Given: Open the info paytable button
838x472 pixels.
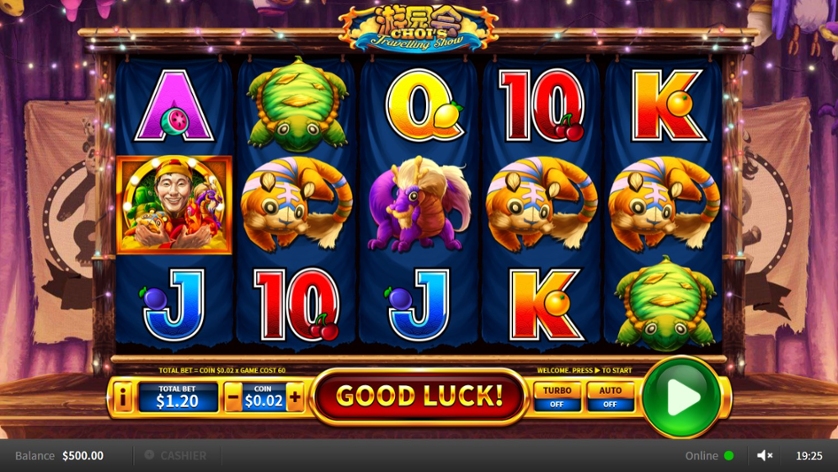Looking at the screenshot, I should click(x=123, y=398).
